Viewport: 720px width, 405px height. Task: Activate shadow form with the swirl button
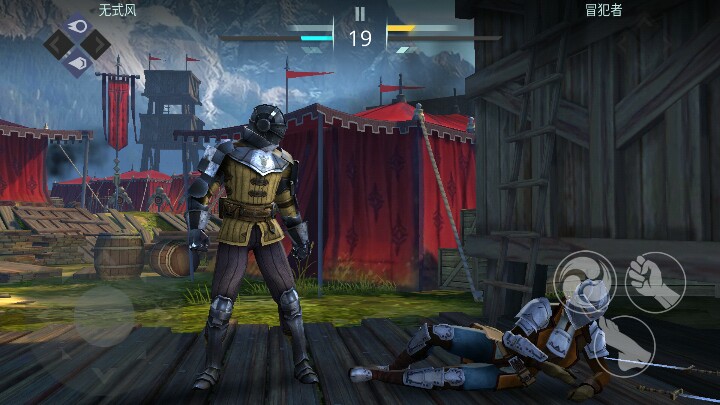(585, 281)
